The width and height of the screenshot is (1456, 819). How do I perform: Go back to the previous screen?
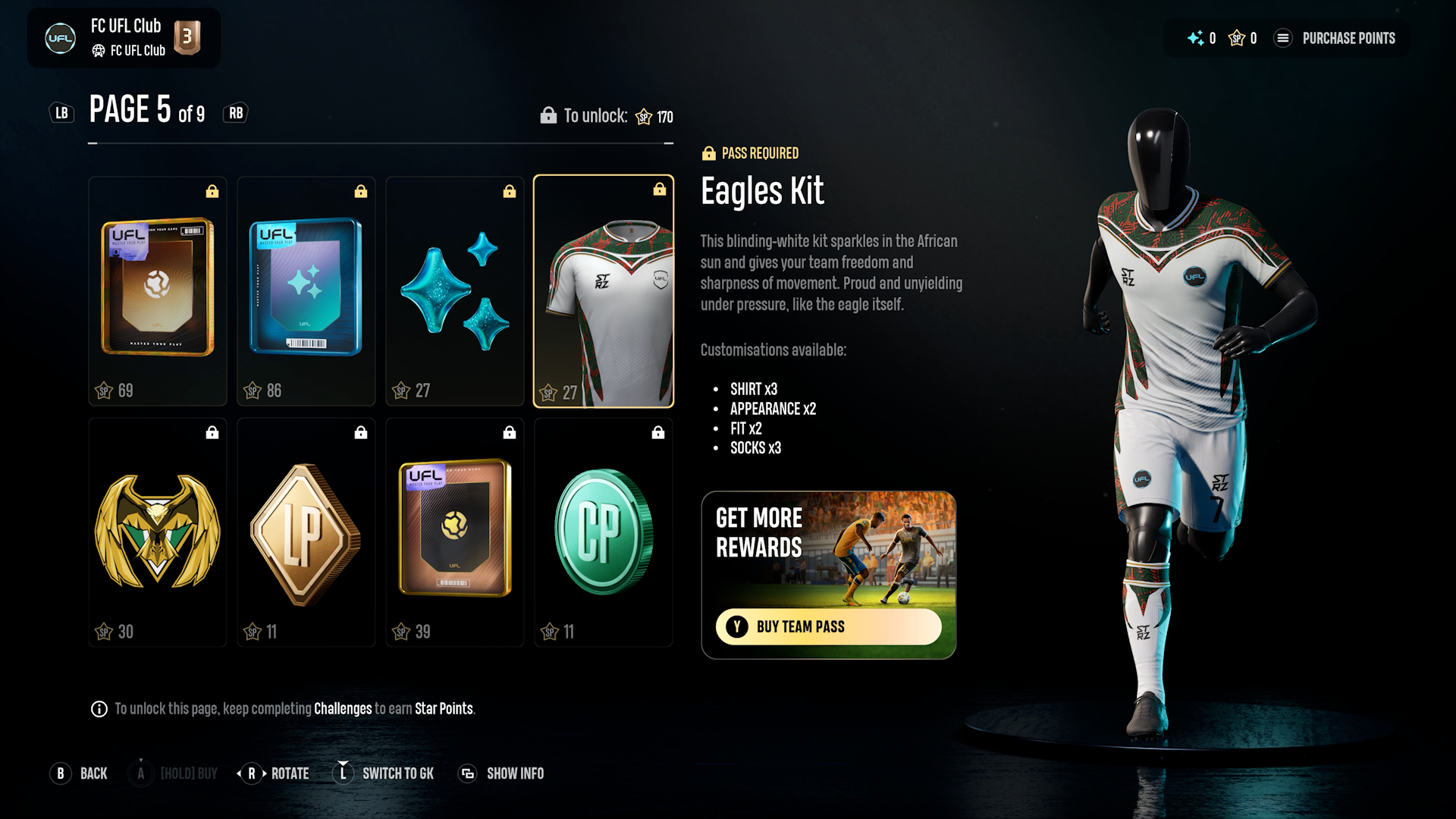pyautogui.click(x=80, y=773)
